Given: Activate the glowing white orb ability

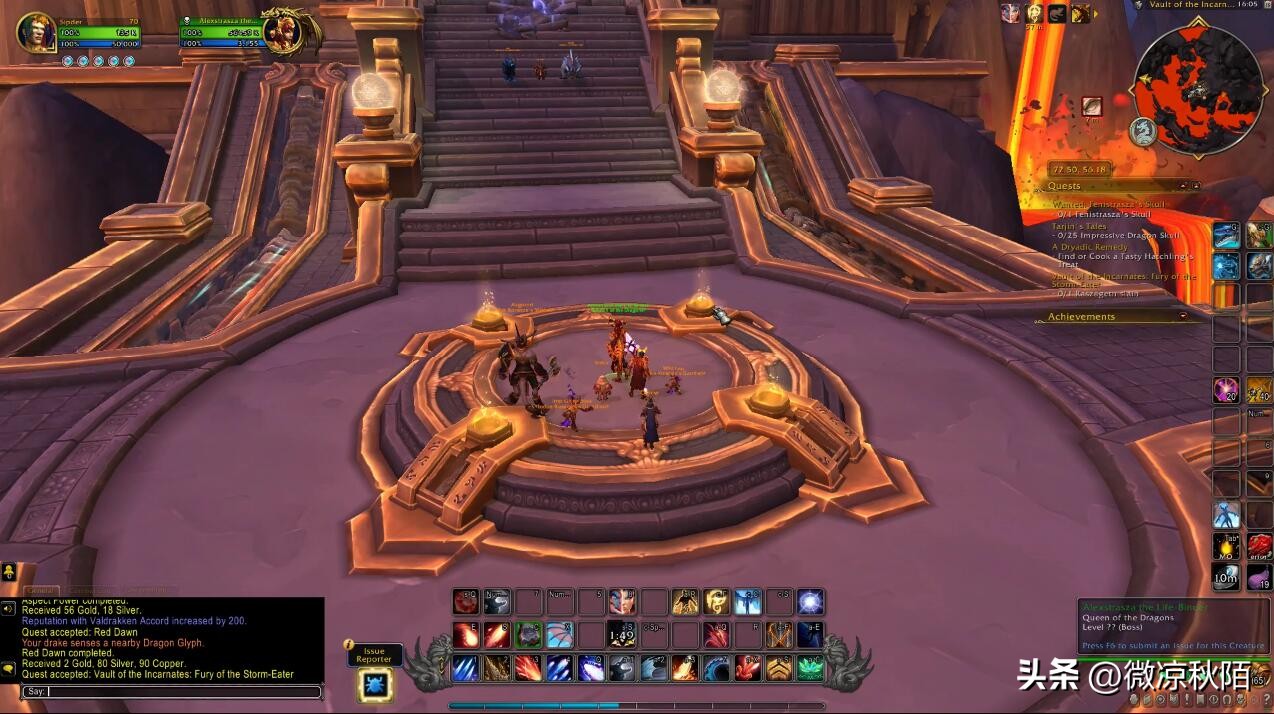Looking at the screenshot, I should 810,602.
